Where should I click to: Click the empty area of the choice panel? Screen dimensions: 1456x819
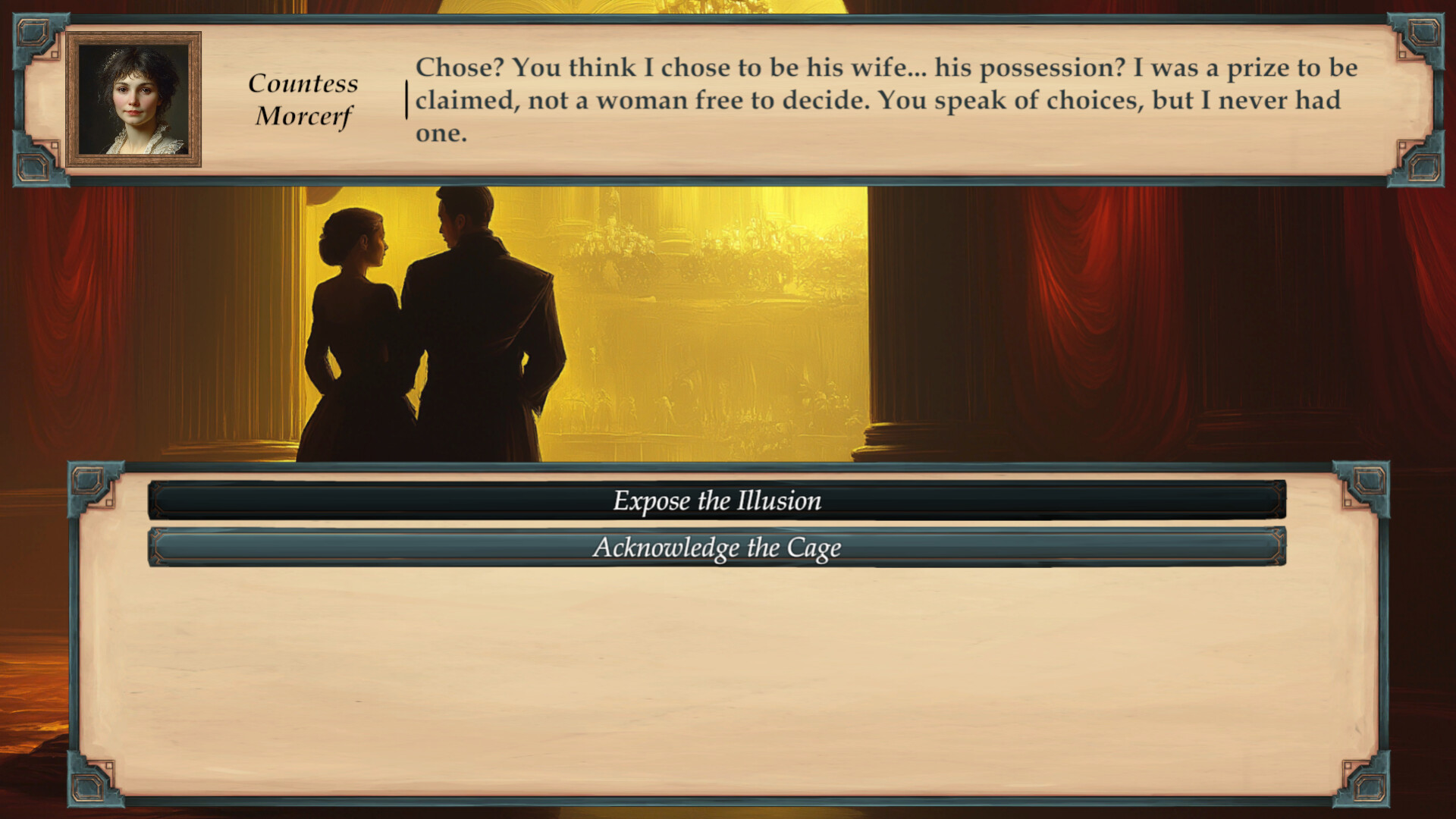coord(720,667)
